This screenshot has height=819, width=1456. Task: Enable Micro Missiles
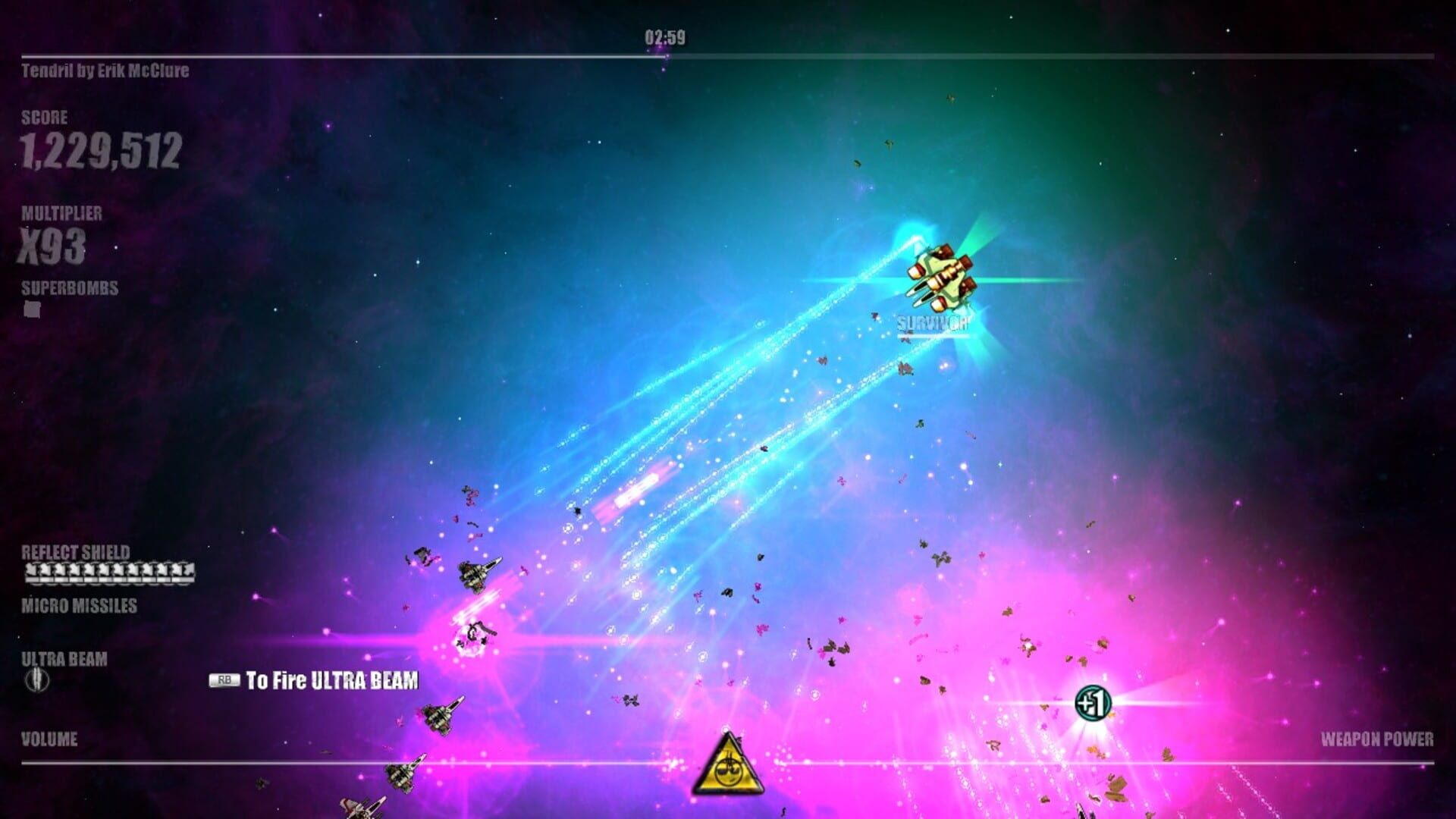click(77, 606)
